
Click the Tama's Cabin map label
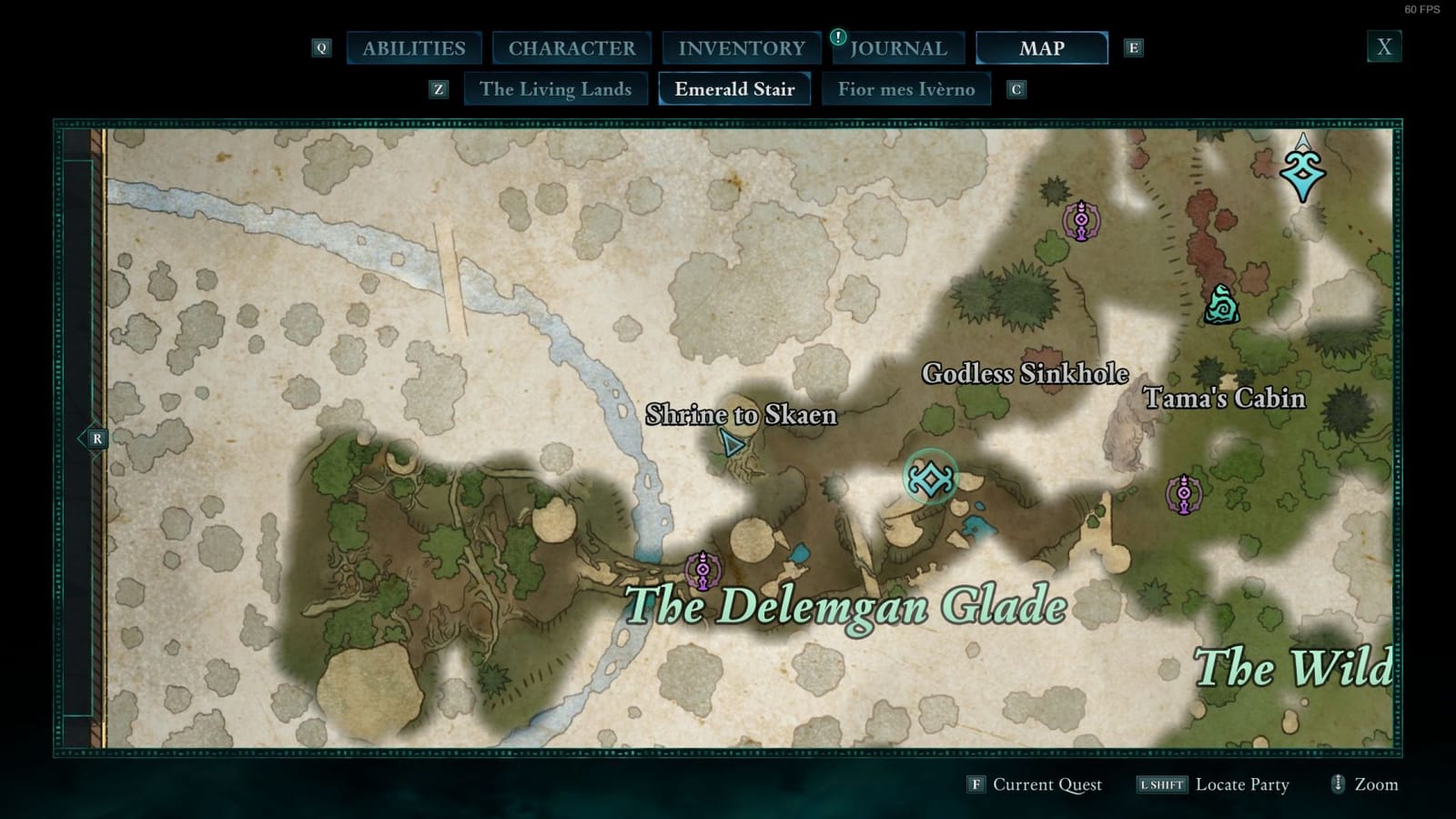pos(1225,399)
